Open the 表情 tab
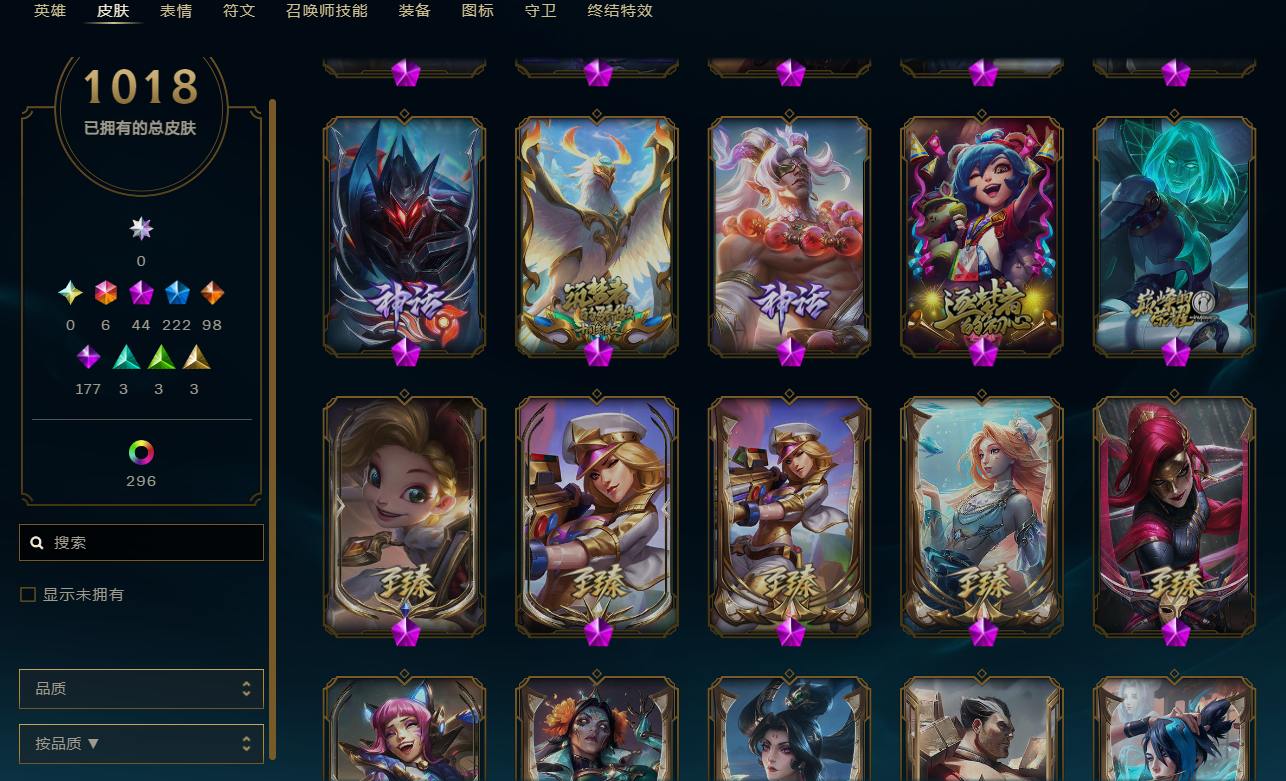Viewport: 1286px width, 781px height. coord(176,11)
